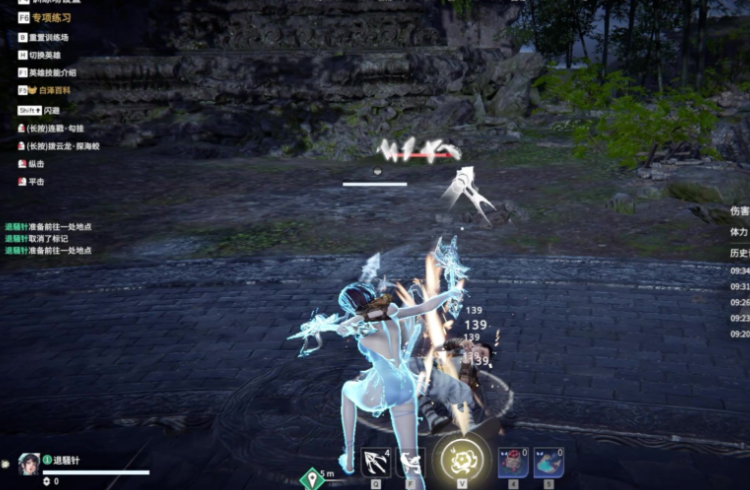Viewport: 750px width, 490px height.
Task: Activate the grappling hook skill icon
Action: [376, 462]
